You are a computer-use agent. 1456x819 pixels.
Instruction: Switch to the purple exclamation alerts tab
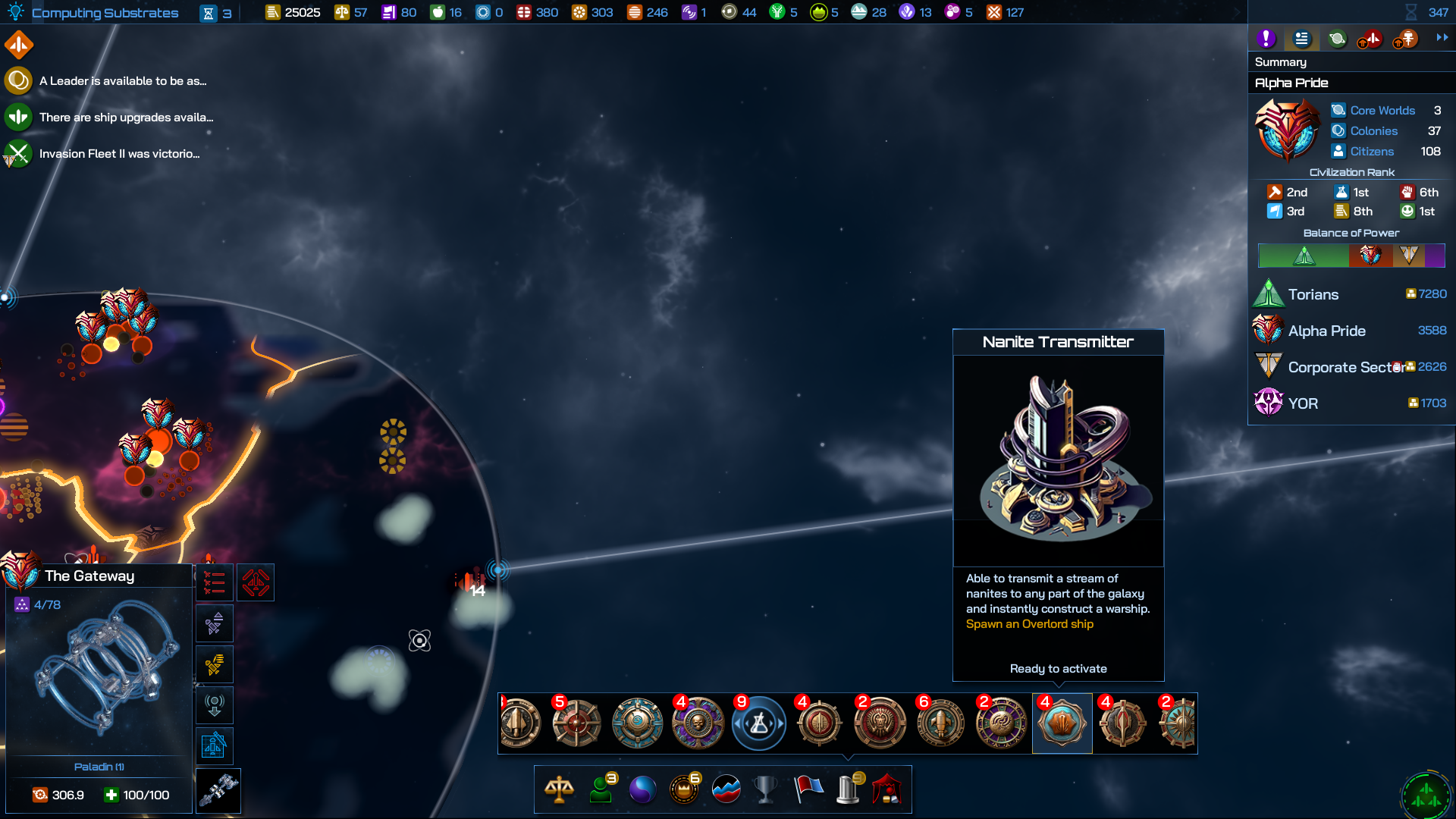1266,39
